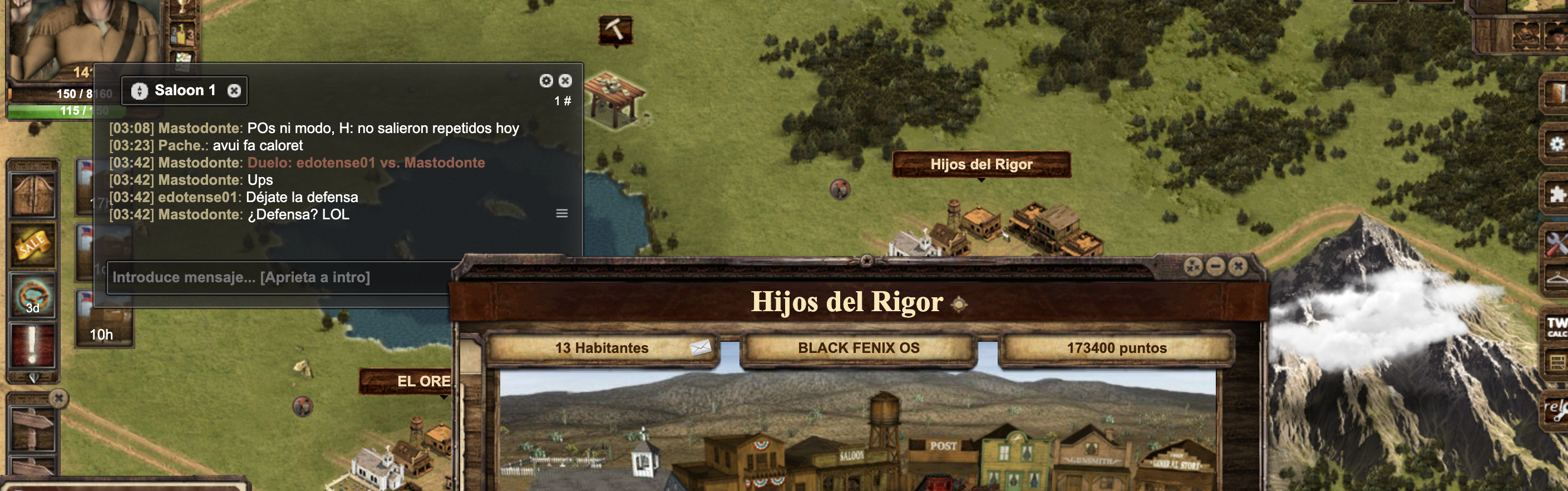This screenshot has height=491, width=1568.
Task: Send message to inhabitants via envelope icon
Action: pos(700,348)
